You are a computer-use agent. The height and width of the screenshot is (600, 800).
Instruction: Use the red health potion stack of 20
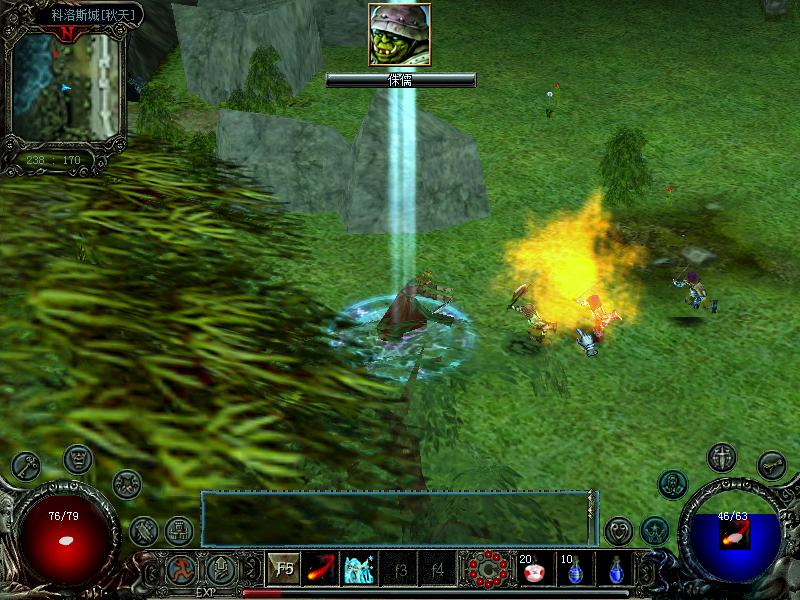pyautogui.click(x=533, y=570)
